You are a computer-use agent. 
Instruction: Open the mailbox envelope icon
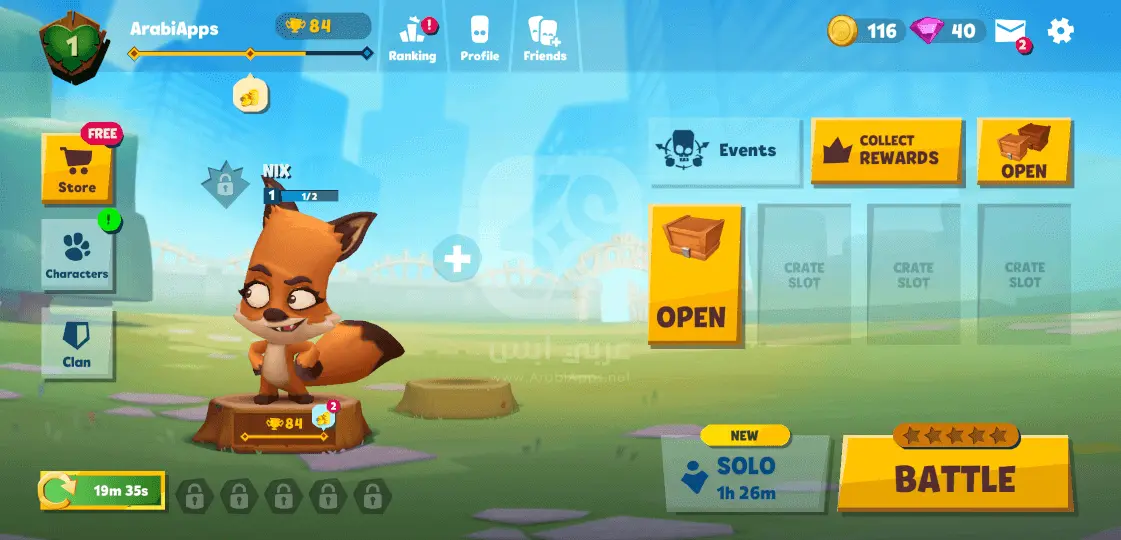click(x=1011, y=32)
